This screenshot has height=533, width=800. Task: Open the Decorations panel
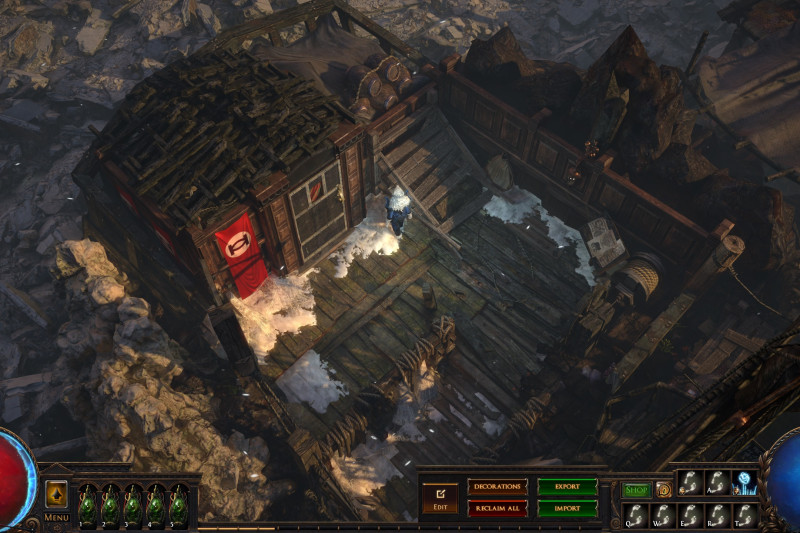point(497,486)
